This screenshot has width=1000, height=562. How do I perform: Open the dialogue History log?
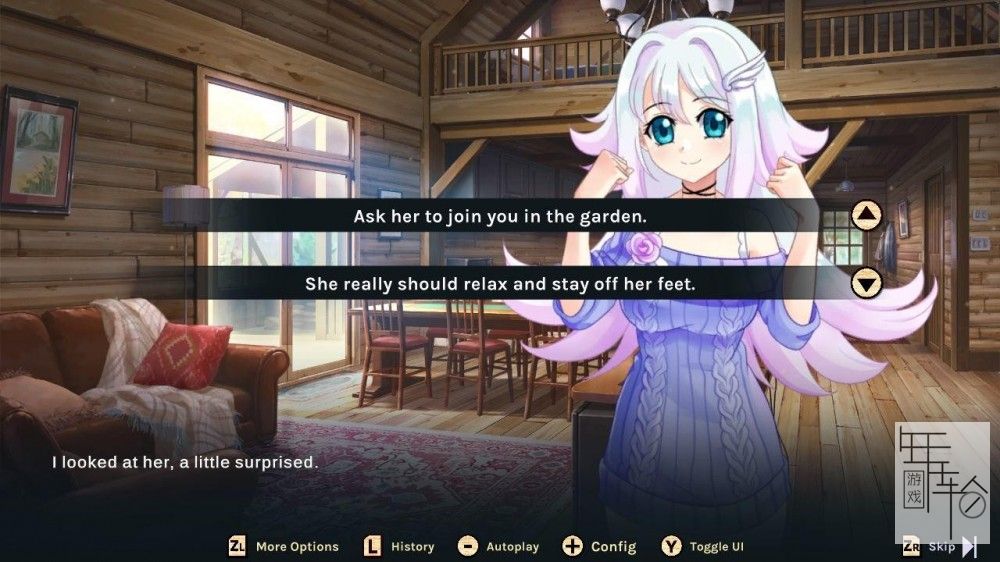400,546
